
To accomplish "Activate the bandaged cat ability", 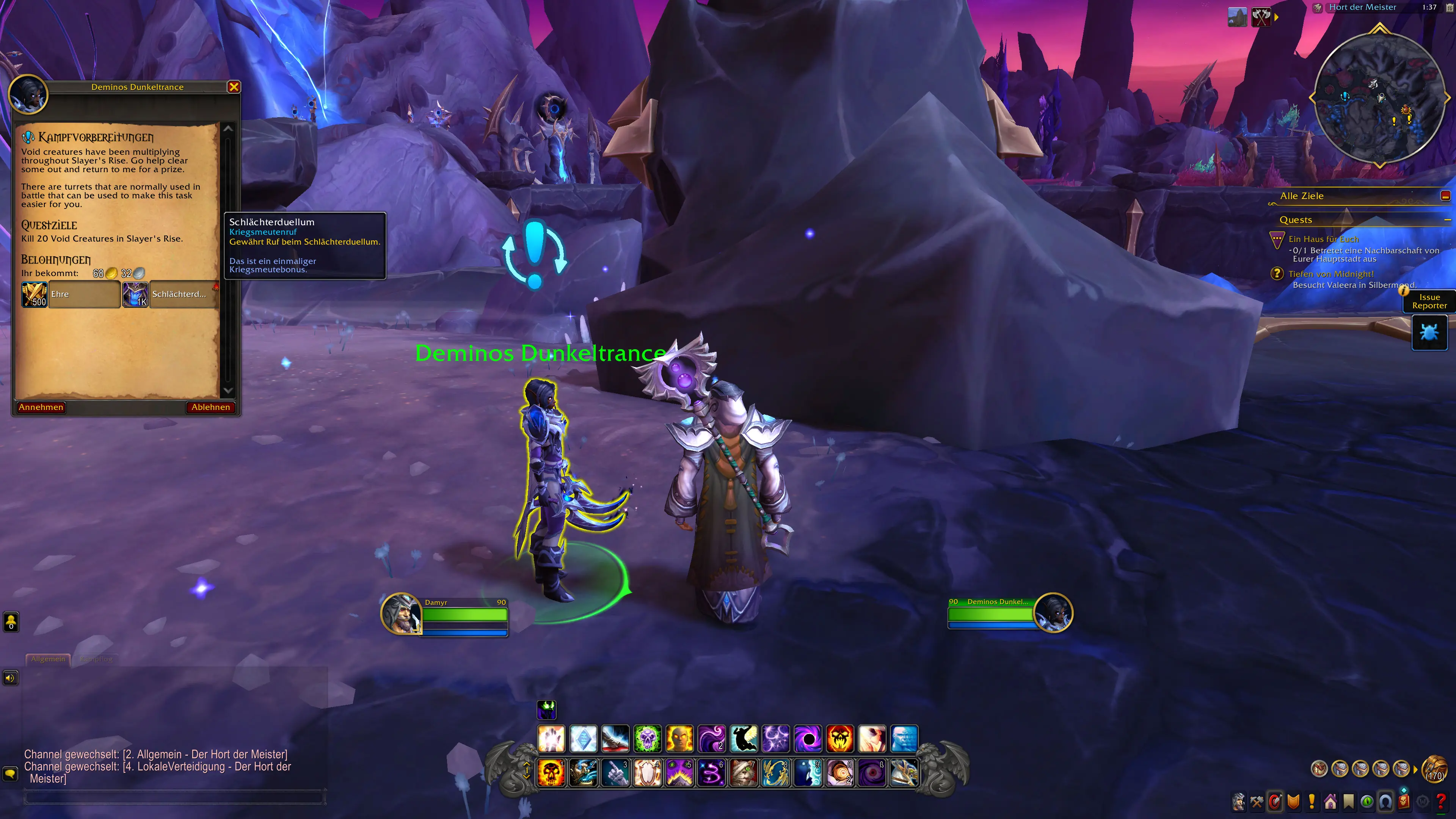I will [x=743, y=773].
